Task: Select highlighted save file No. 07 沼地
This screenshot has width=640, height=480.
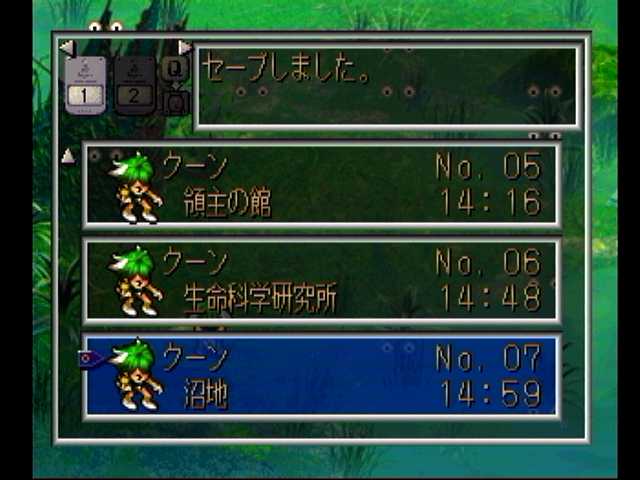Action: point(321,376)
